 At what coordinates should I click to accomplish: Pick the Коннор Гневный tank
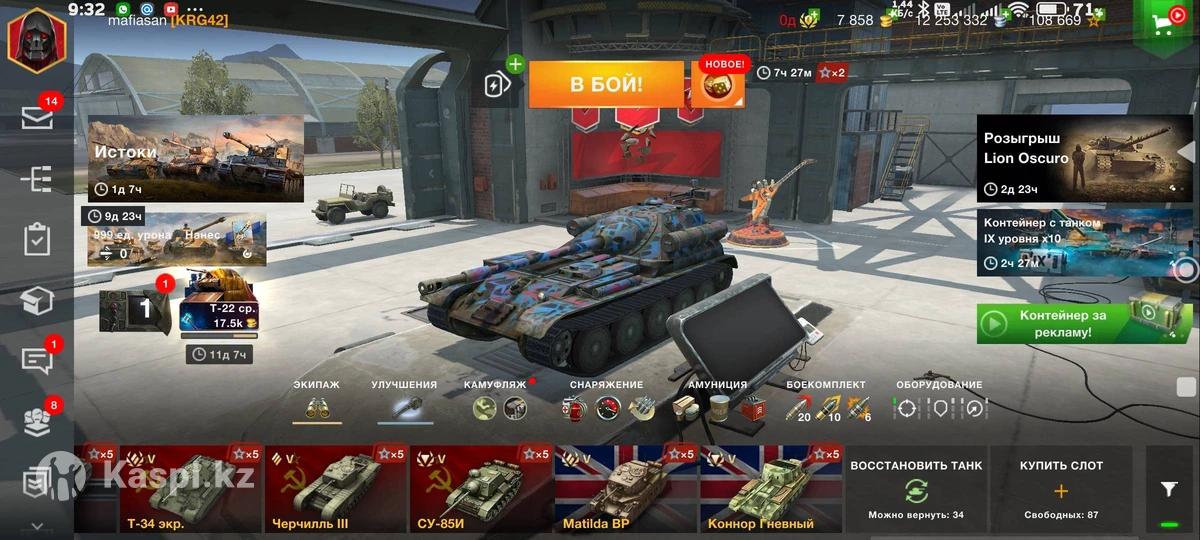point(771,489)
